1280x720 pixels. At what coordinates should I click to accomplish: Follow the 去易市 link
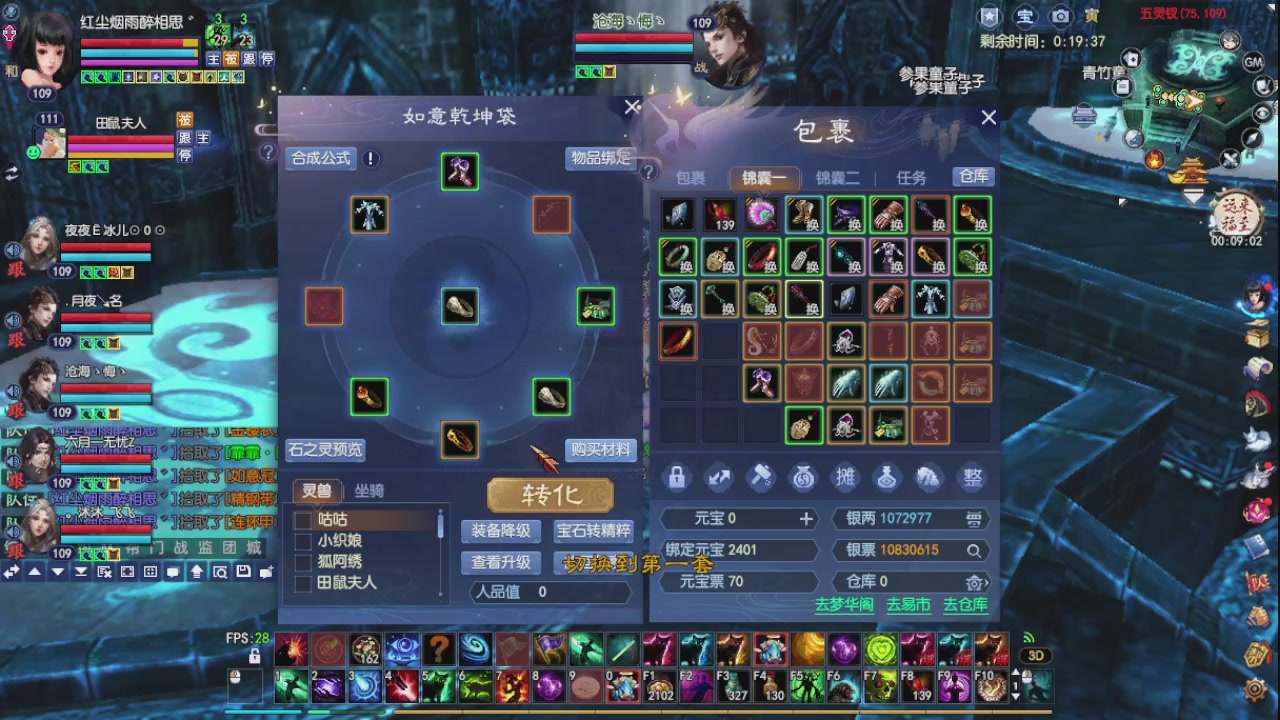pos(908,605)
